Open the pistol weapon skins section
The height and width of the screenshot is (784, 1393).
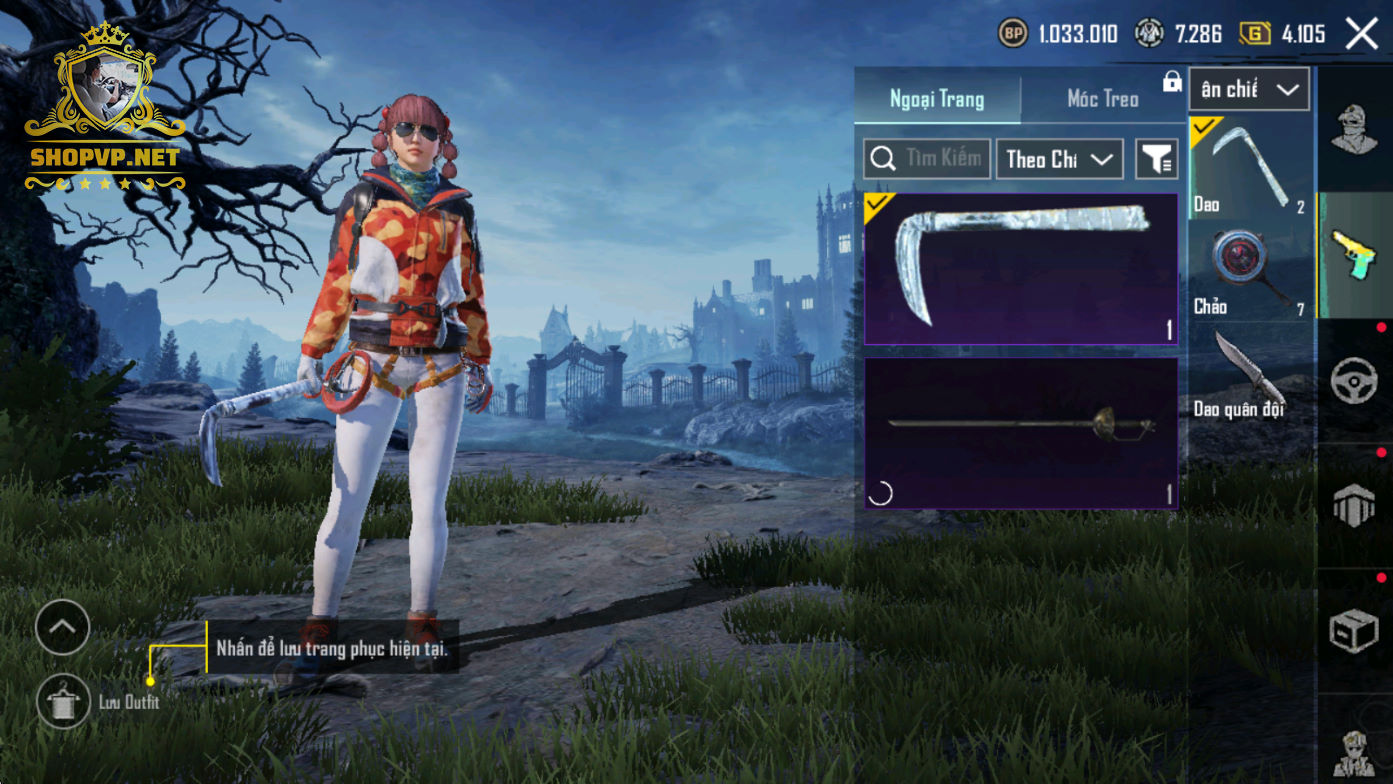coord(1355,255)
